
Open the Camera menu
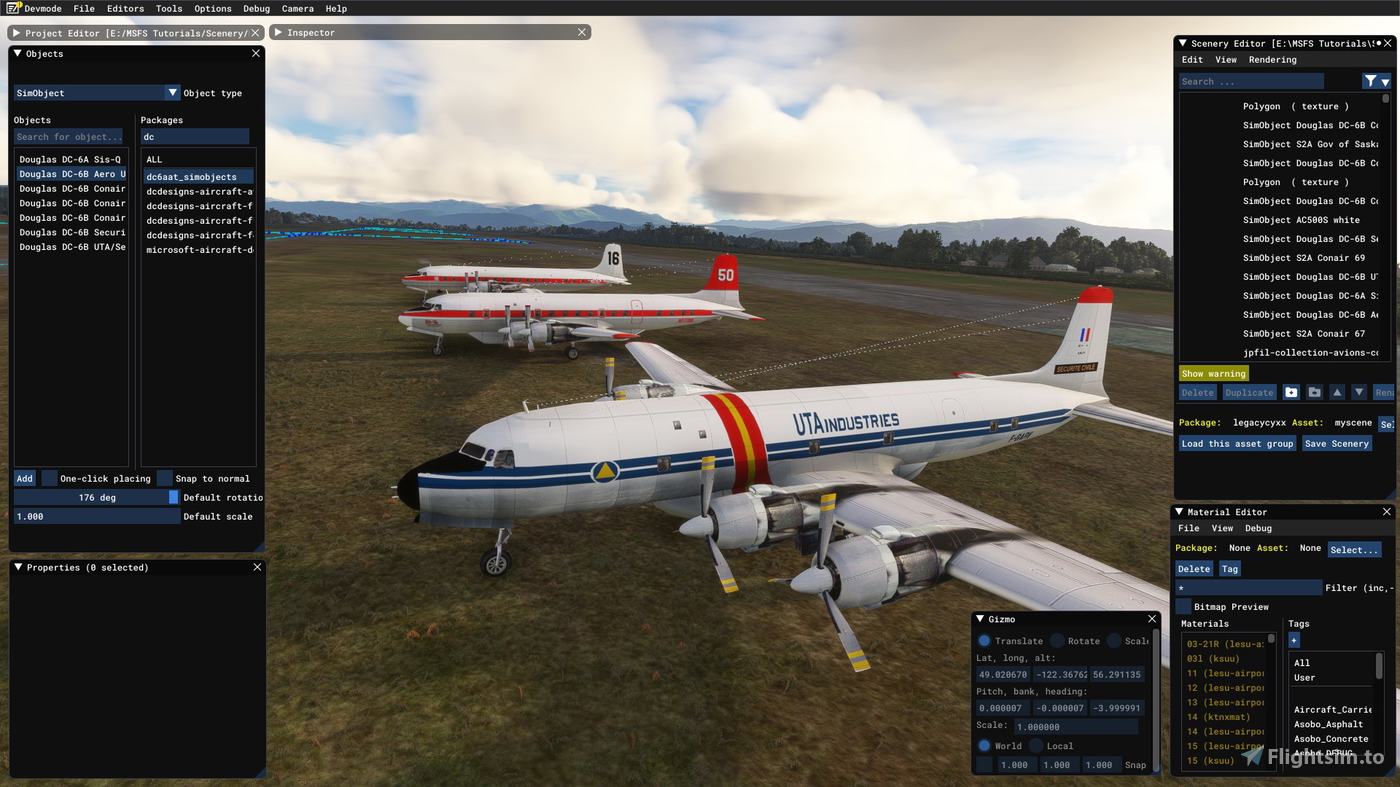[297, 8]
